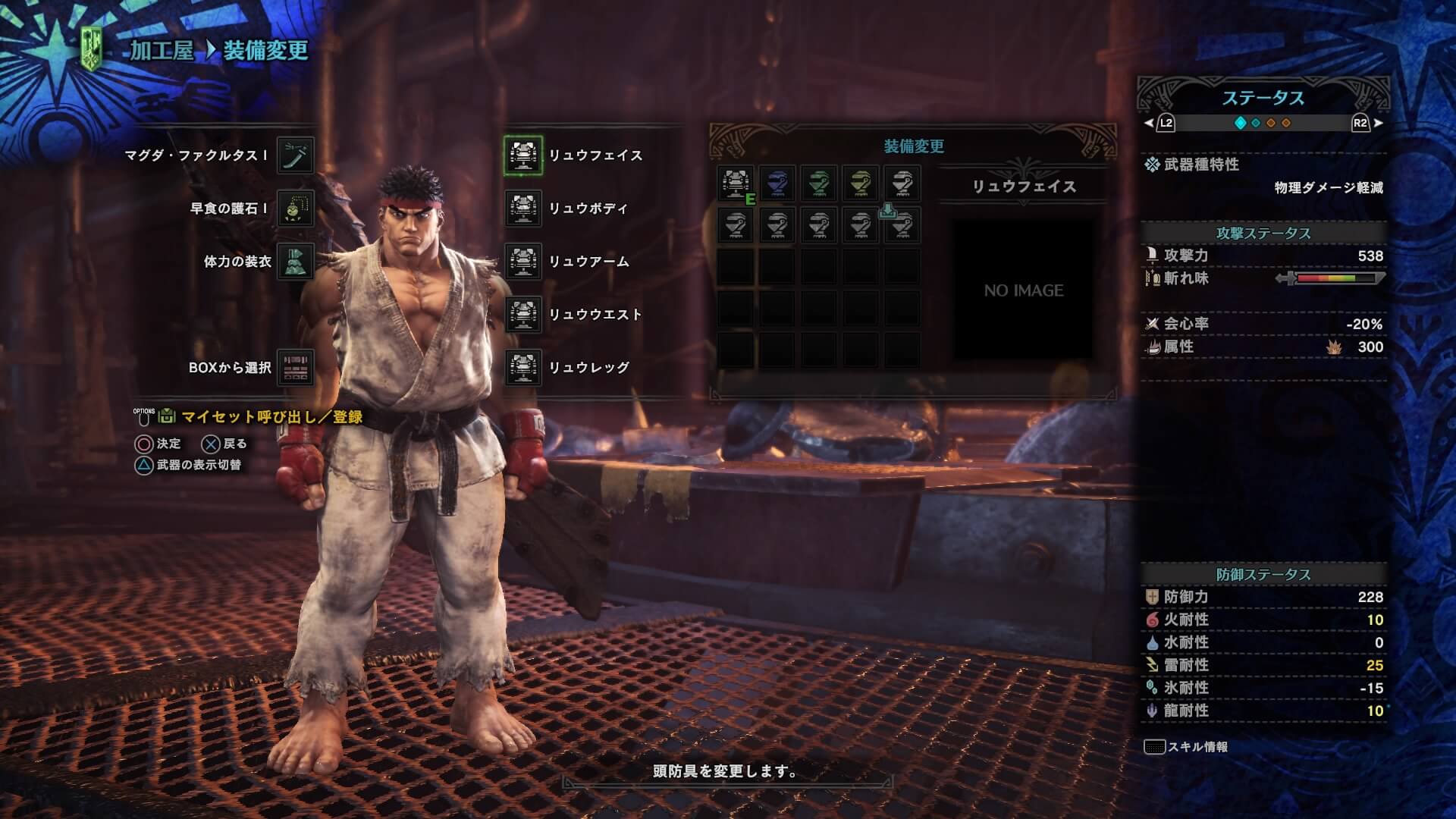Select the helmet marked with teal download arrow
1456x819 pixels.
[x=902, y=224]
